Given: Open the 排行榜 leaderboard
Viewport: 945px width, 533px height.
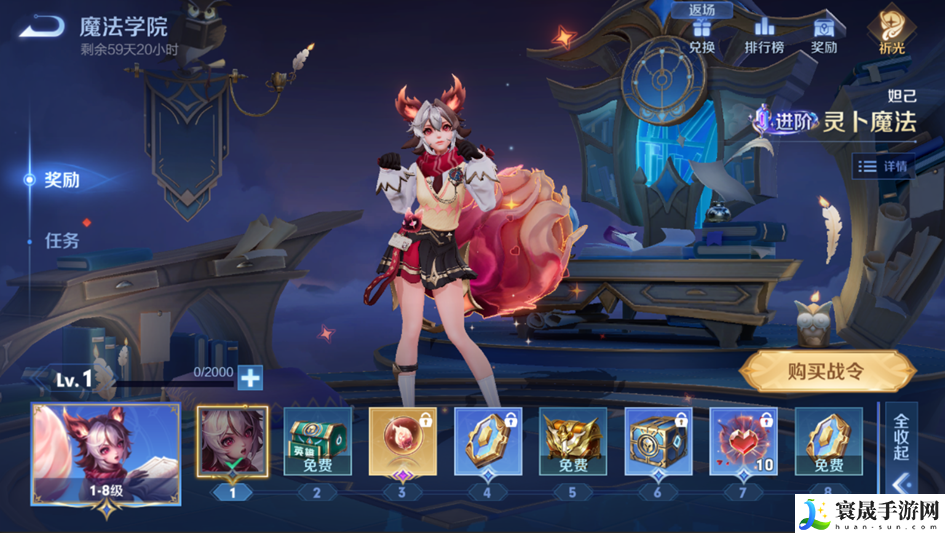Looking at the screenshot, I should point(764,35).
